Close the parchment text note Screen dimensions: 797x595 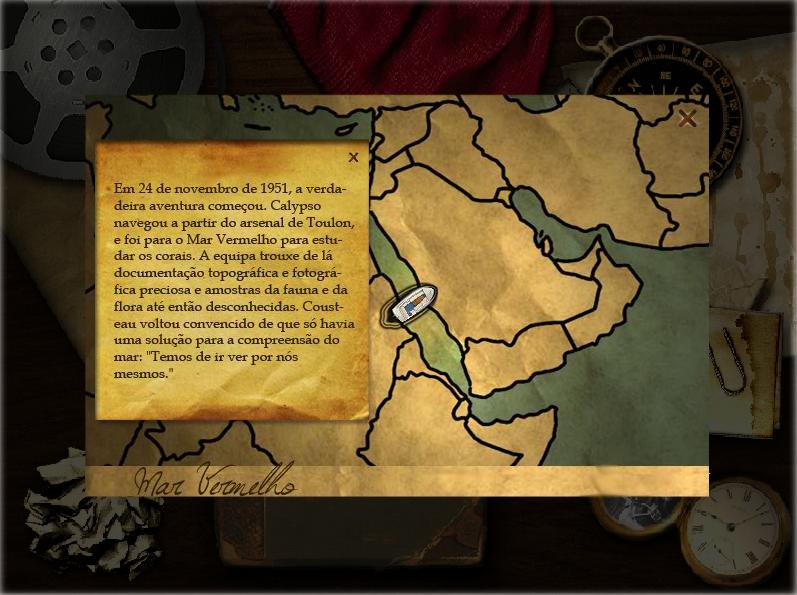(353, 157)
